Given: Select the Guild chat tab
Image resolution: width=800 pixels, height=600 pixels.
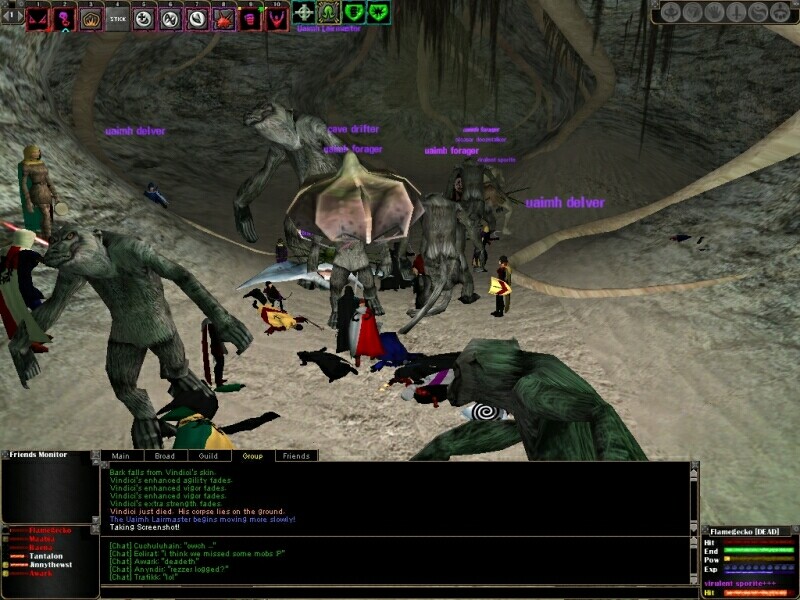Looking at the screenshot, I should click(x=208, y=455).
